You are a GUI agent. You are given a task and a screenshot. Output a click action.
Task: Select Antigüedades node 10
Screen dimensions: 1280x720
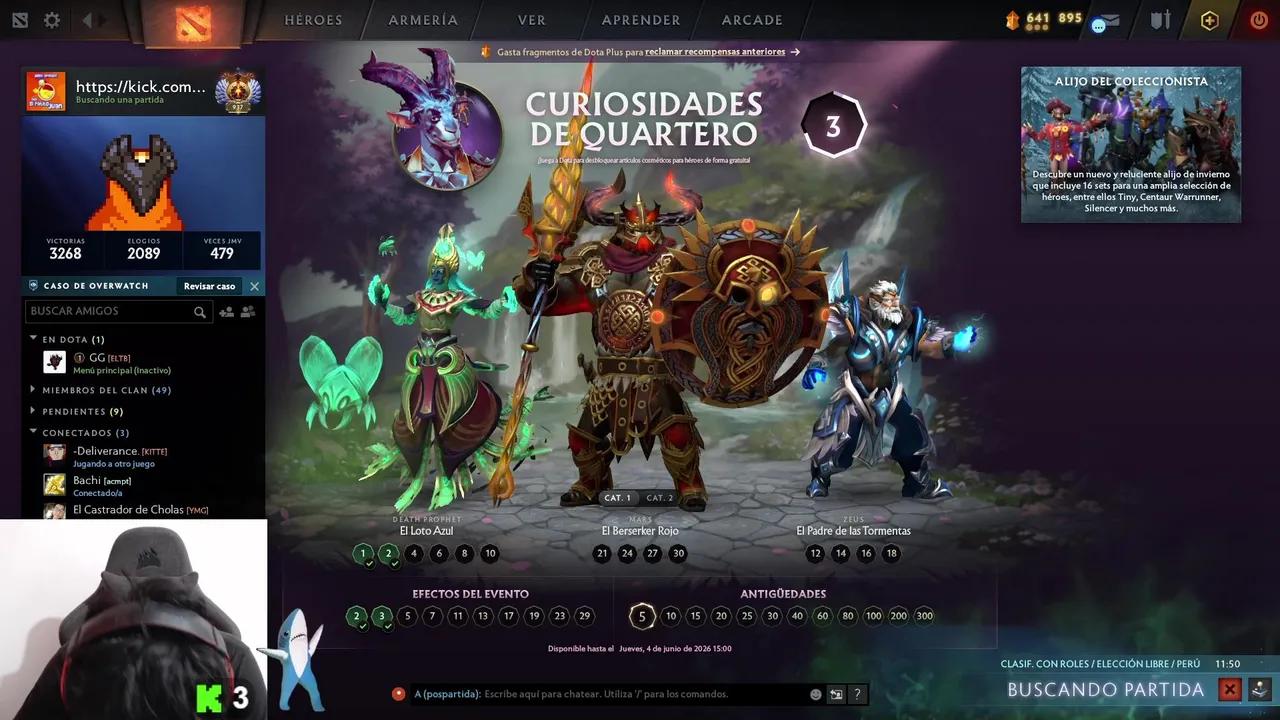click(x=670, y=616)
